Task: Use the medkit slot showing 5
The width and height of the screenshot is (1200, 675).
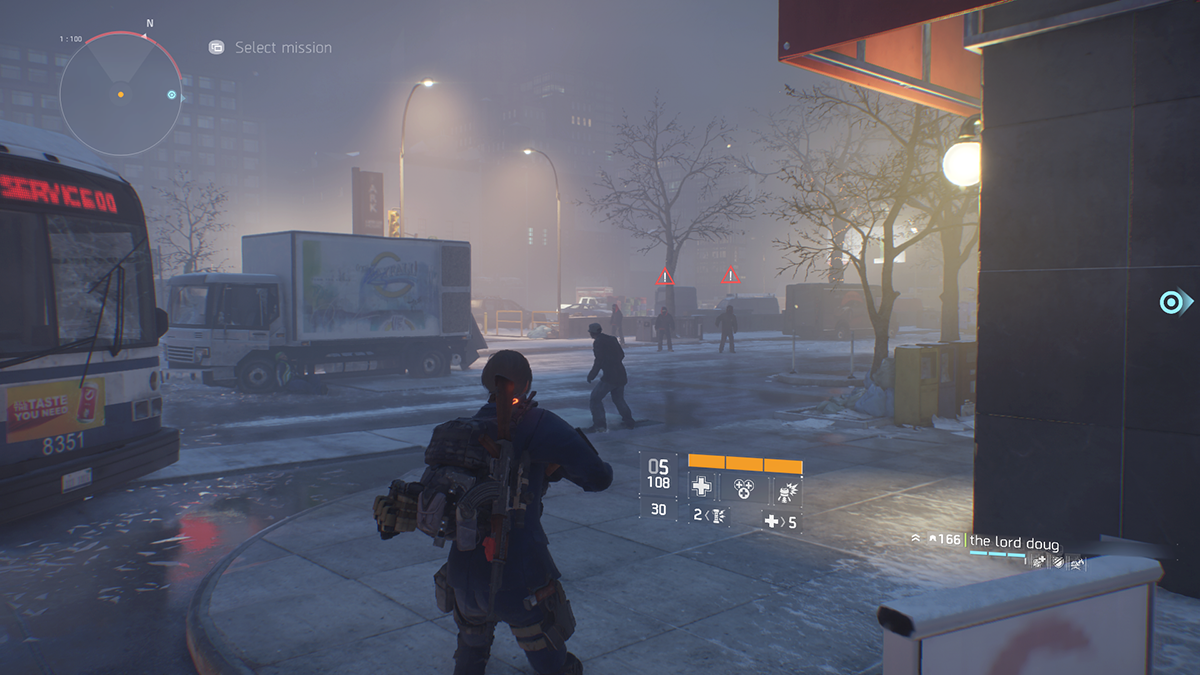Action: 781,521
